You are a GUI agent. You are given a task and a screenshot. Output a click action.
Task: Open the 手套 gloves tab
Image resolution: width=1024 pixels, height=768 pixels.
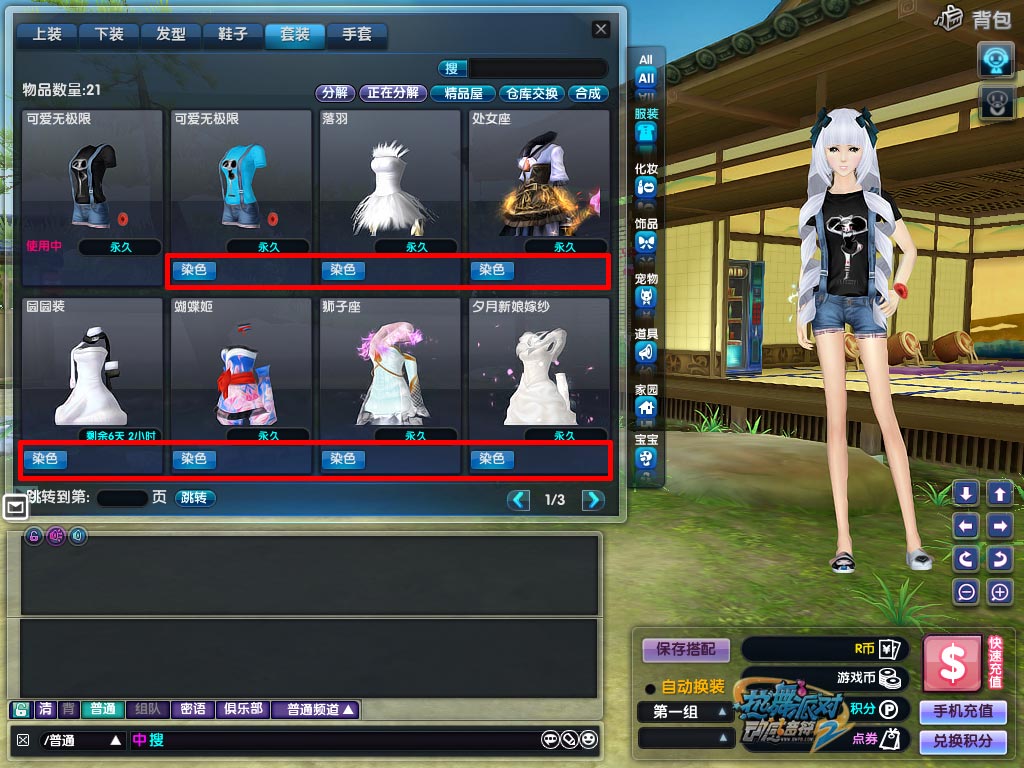click(357, 35)
